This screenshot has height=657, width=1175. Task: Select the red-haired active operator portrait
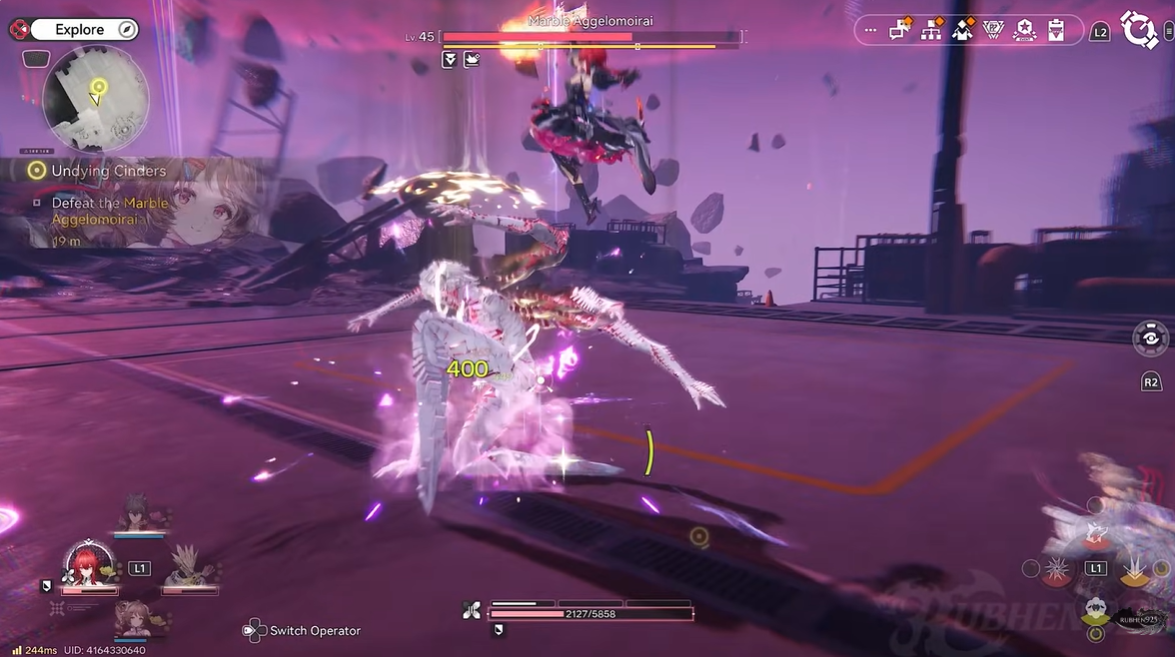pos(89,565)
